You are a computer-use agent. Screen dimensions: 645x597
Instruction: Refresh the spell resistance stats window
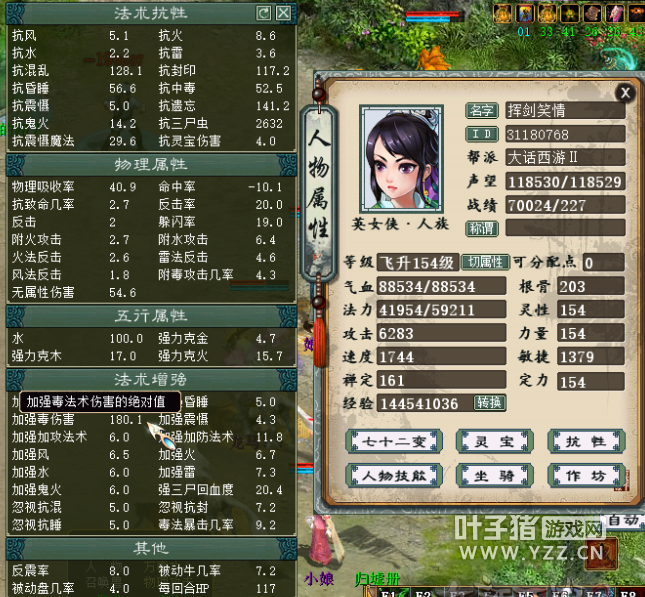[x=264, y=13]
